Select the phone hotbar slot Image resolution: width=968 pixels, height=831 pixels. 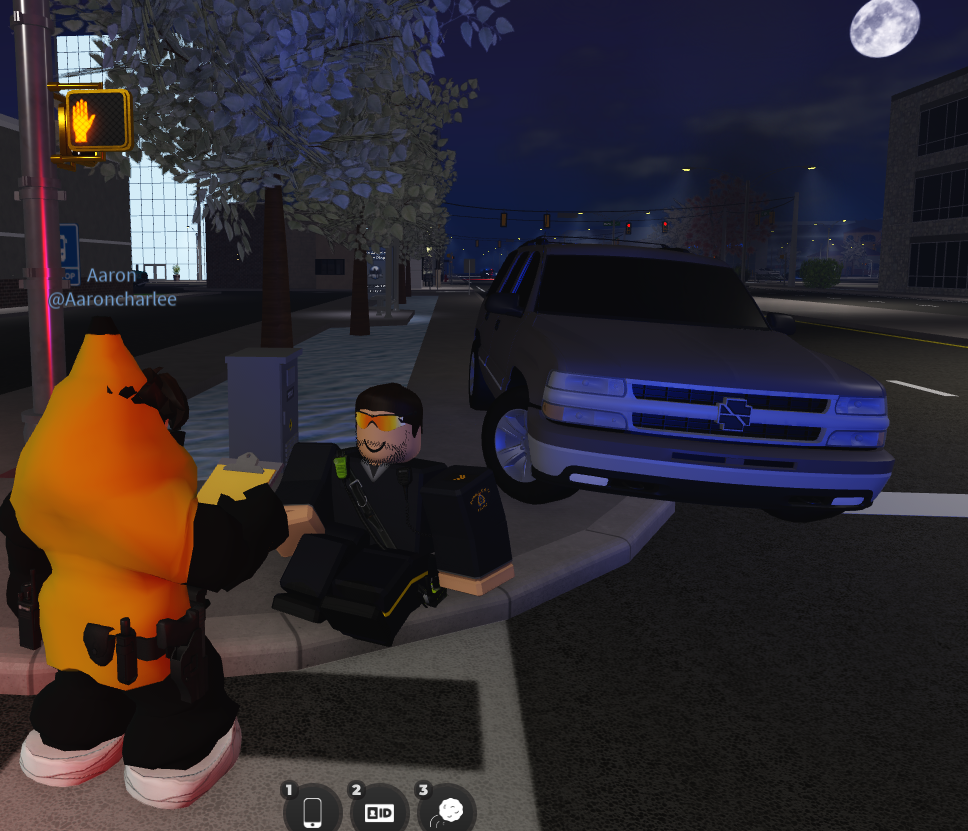312,810
